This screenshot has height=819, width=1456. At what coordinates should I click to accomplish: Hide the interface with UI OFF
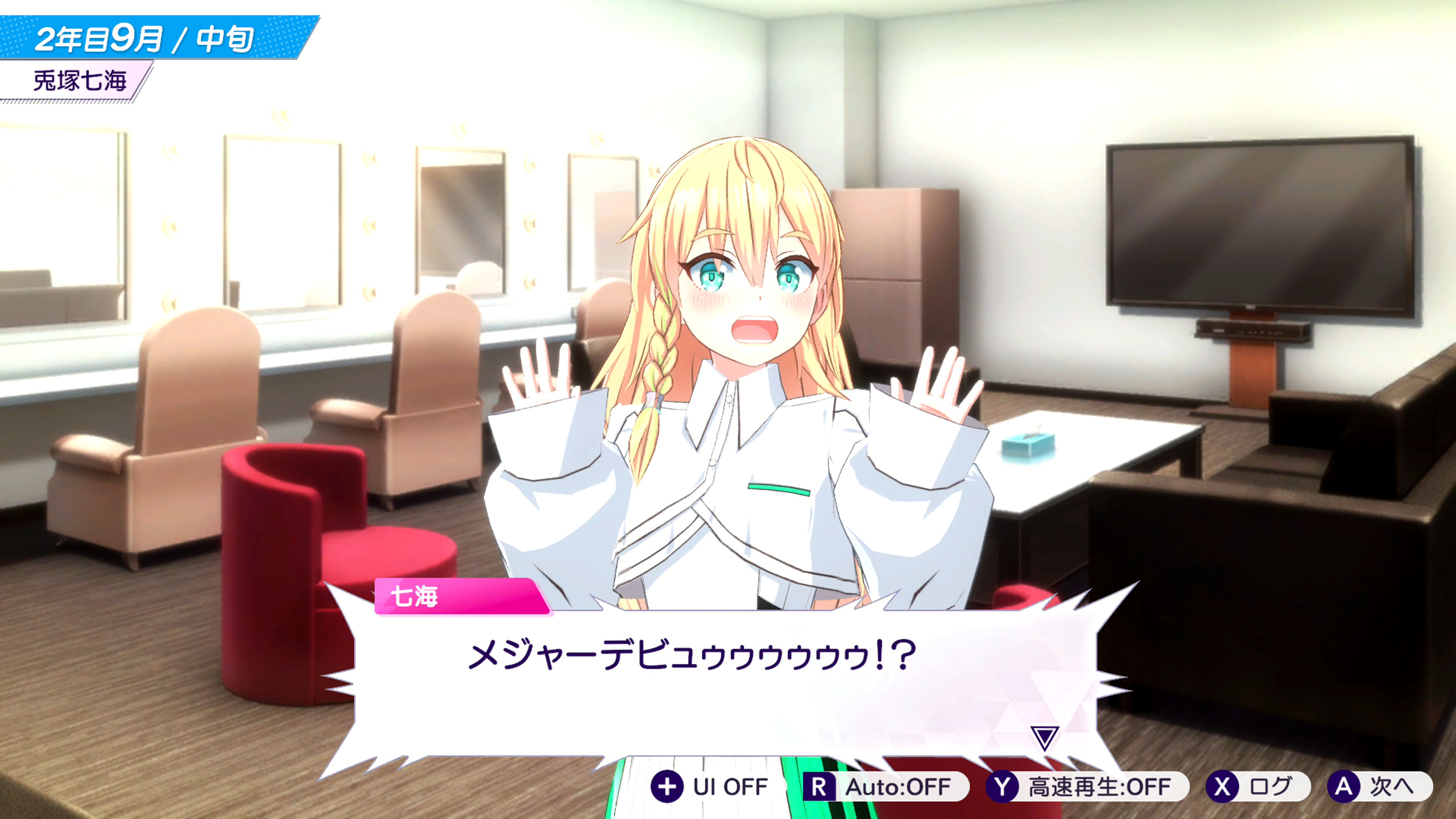(711, 786)
